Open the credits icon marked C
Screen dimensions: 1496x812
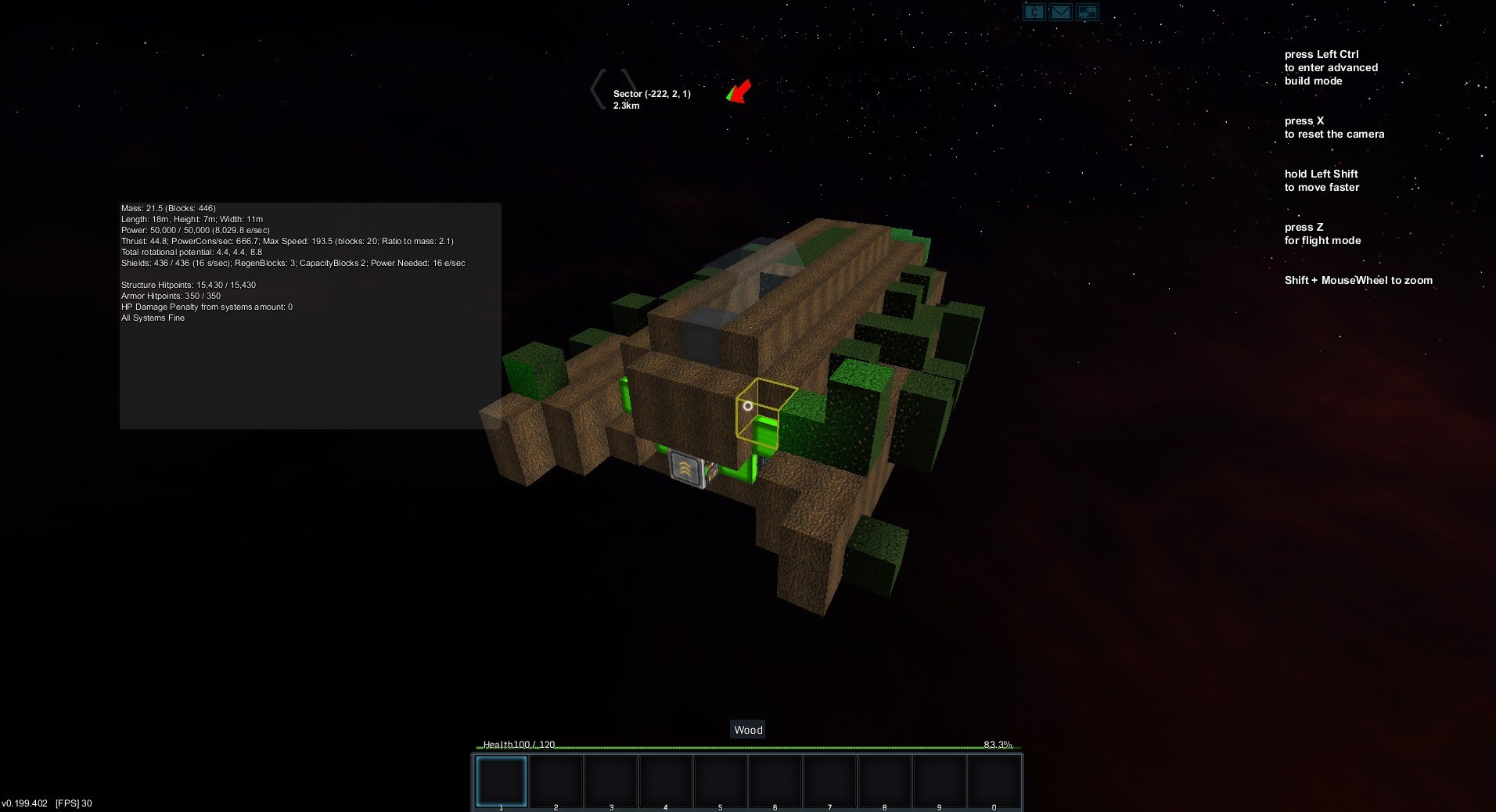click(x=1034, y=12)
